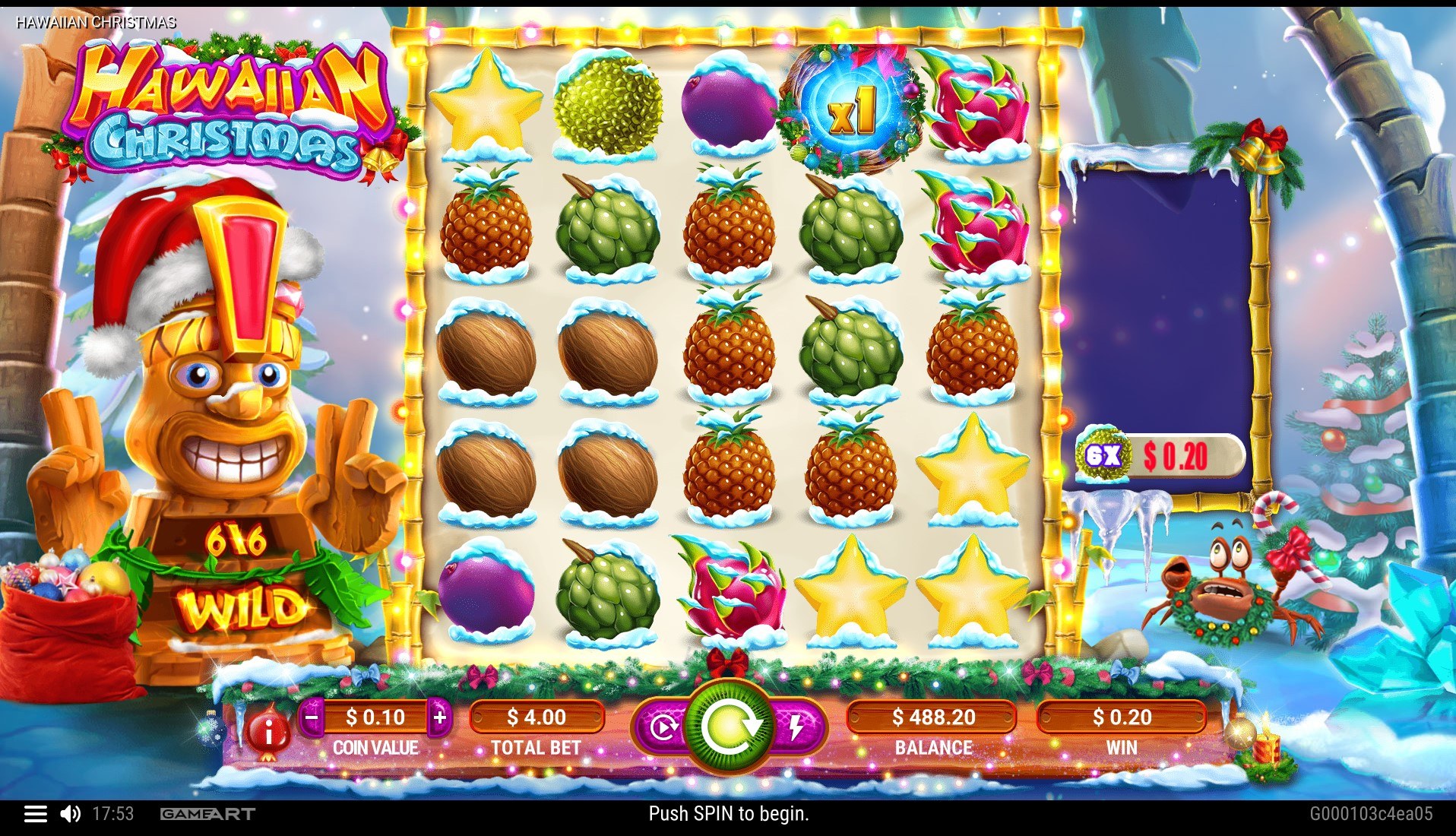The image size is (1456, 836).
Task: Click the BALANCE field showing $488.20
Action: (x=932, y=717)
